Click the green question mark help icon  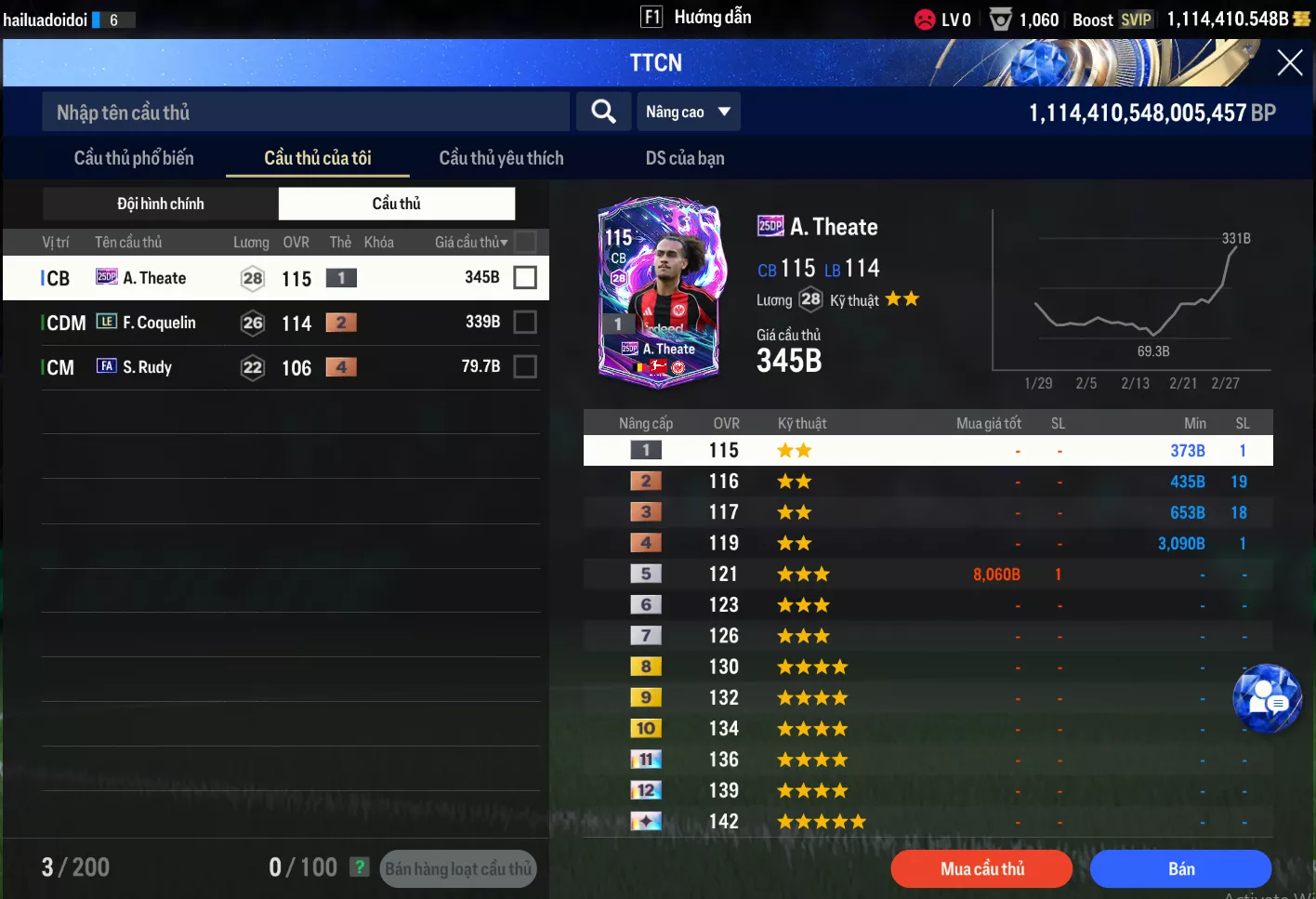pos(360,867)
